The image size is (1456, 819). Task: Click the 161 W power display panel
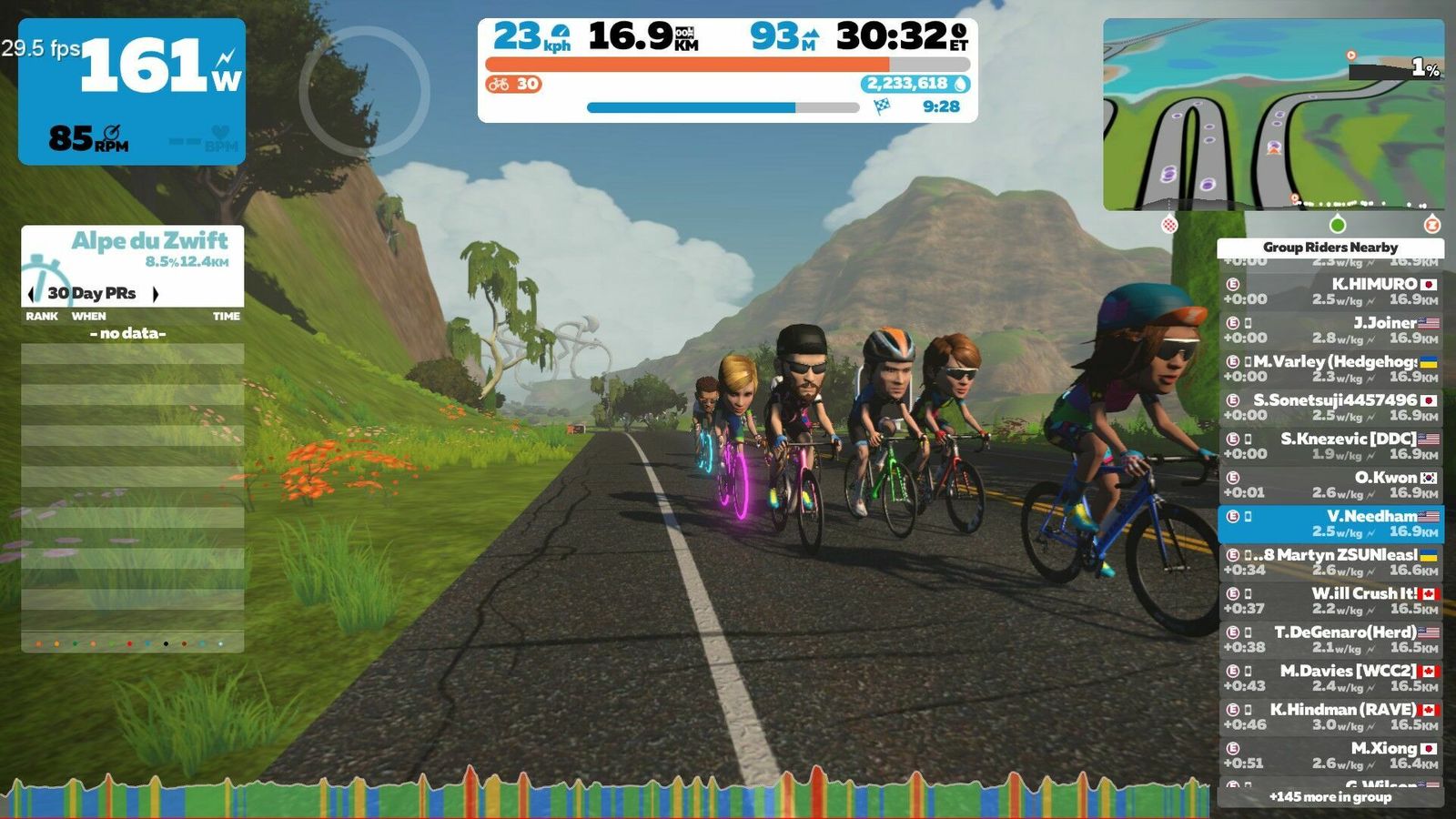(132, 91)
